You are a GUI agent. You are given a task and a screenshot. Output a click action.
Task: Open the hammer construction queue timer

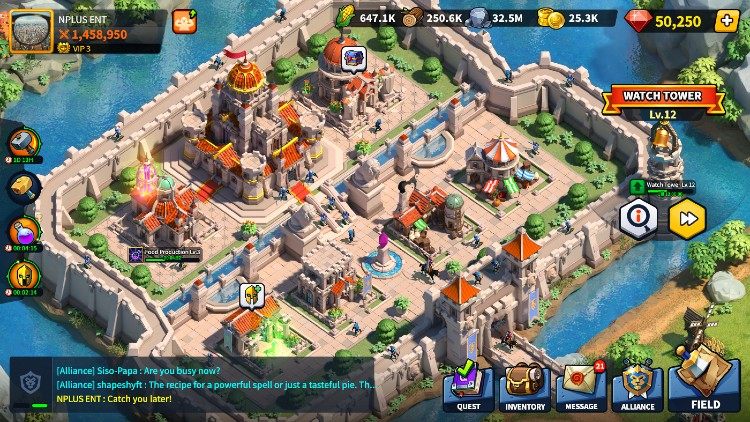coord(25,143)
